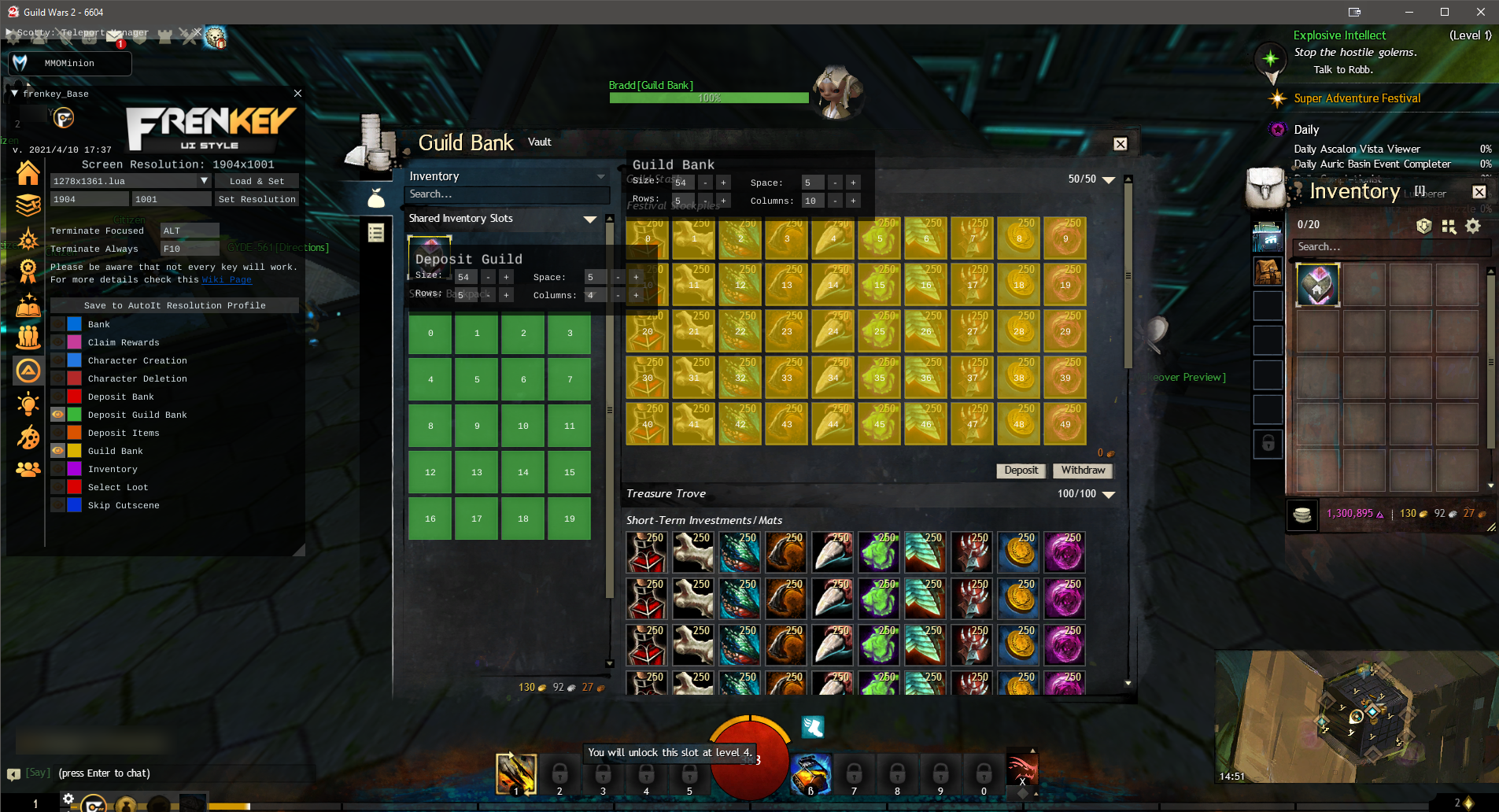1499x812 pixels.
Task: Close the Inventory panel
Action: [1479, 192]
